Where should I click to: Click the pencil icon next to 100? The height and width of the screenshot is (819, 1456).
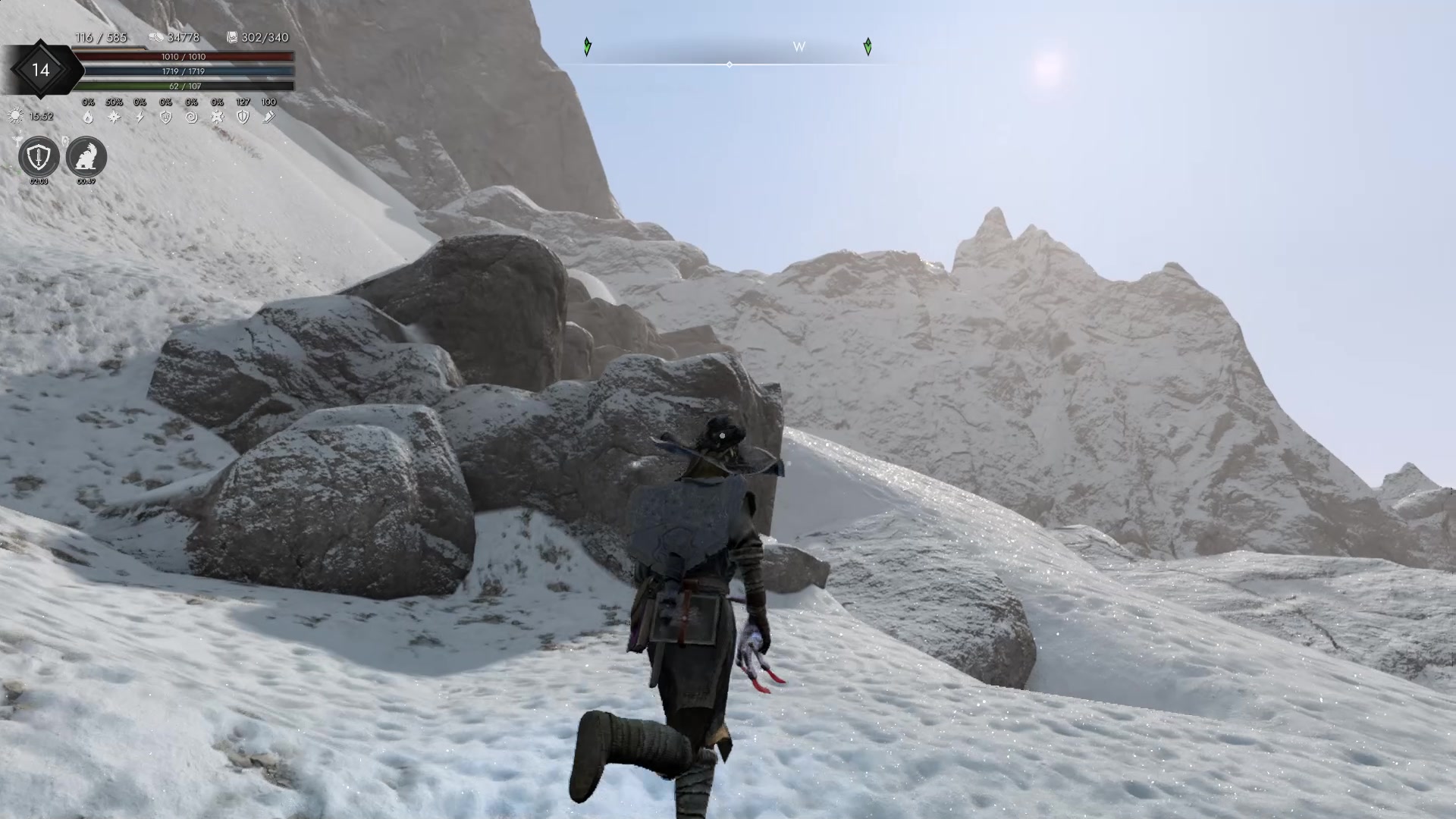269,118
